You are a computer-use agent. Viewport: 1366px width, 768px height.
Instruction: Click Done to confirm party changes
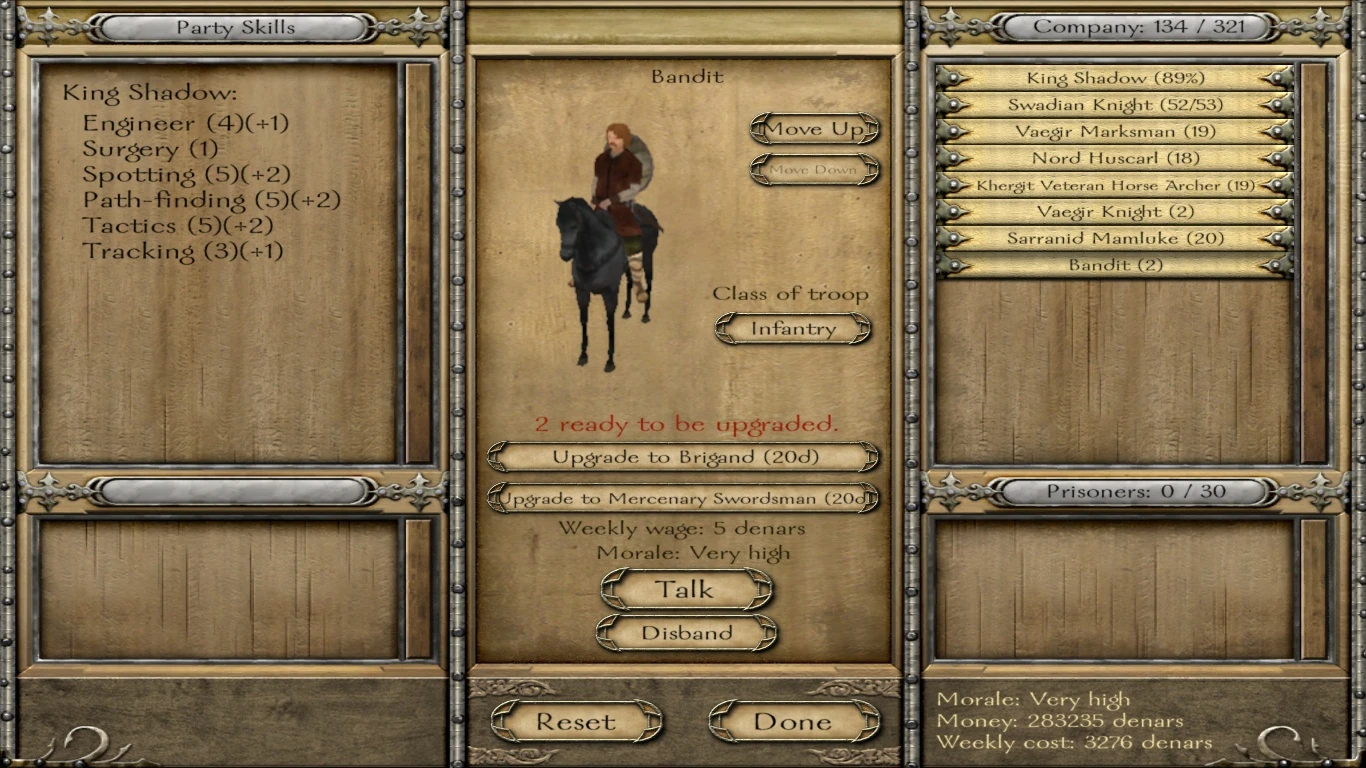coord(793,720)
